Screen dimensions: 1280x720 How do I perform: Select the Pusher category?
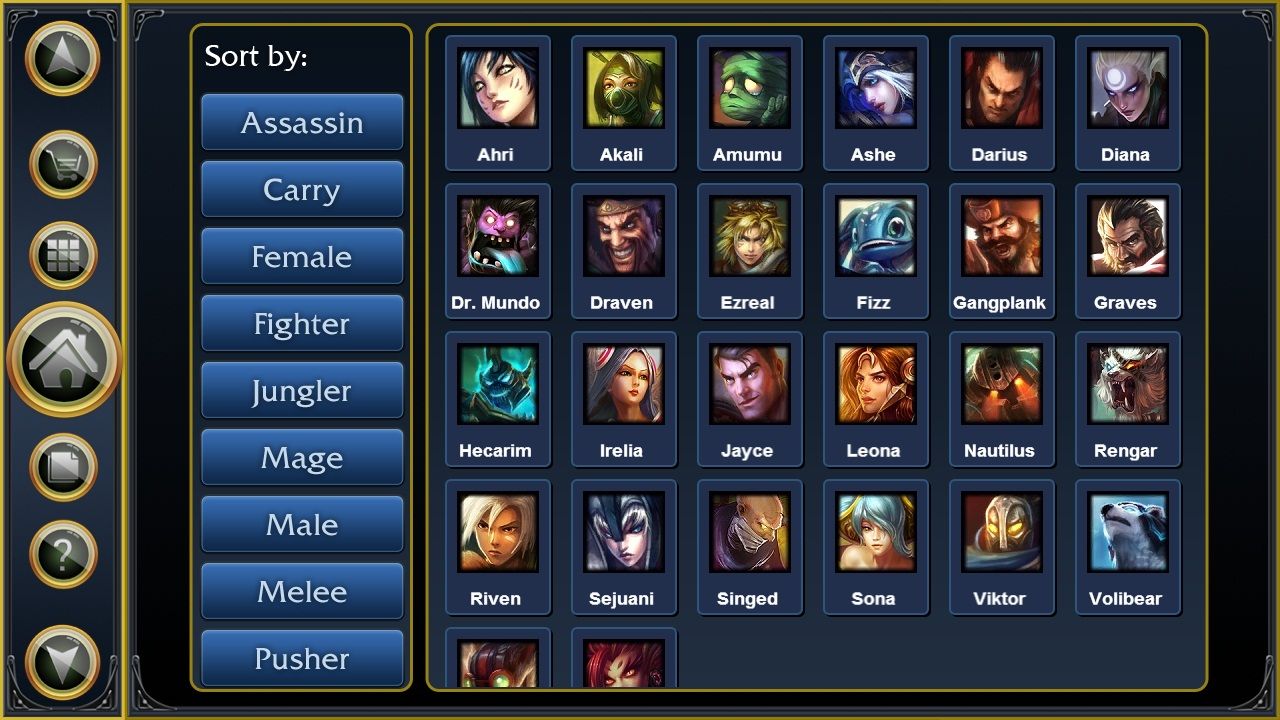click(x=302, y=658)
